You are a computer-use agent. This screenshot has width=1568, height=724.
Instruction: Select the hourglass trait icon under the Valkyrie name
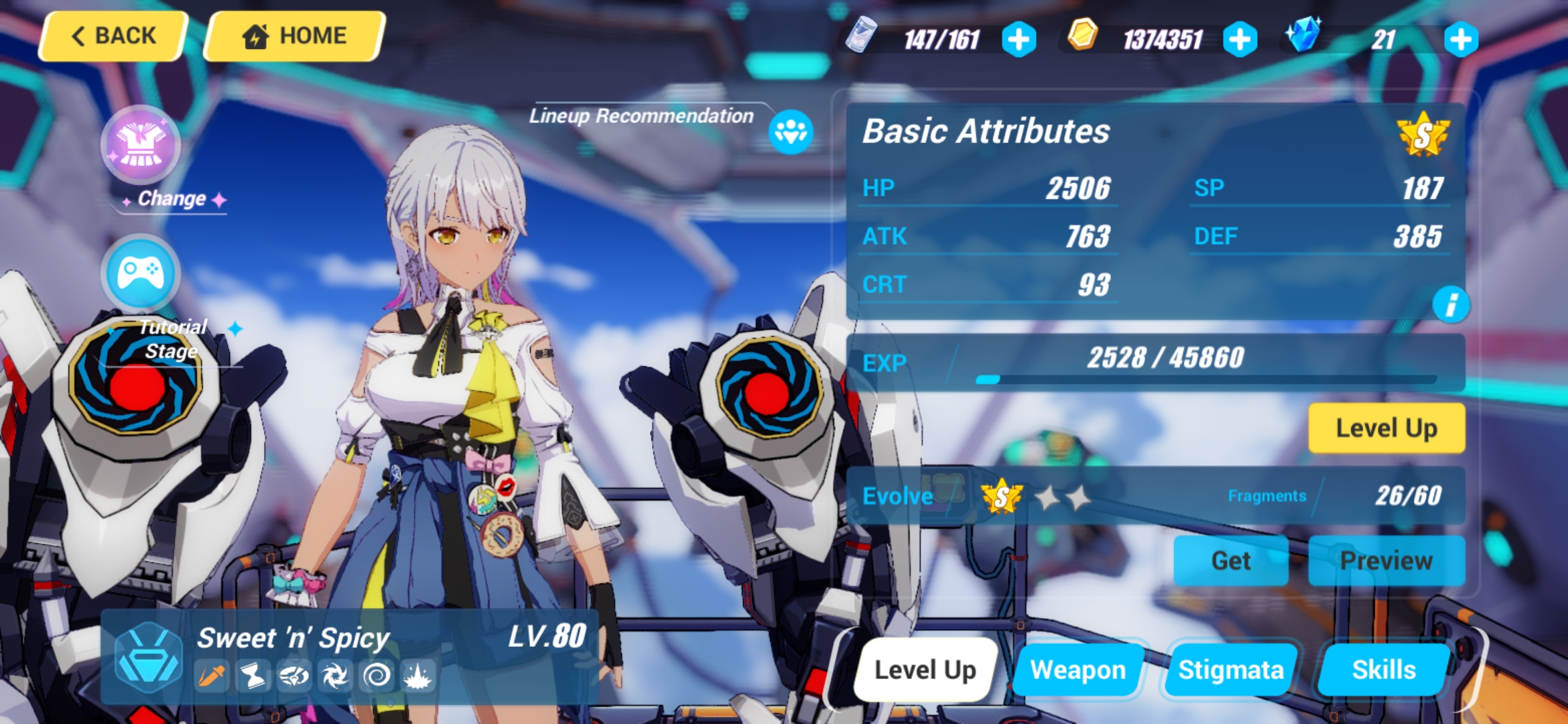pyautogui.click(x=252, y=676)
